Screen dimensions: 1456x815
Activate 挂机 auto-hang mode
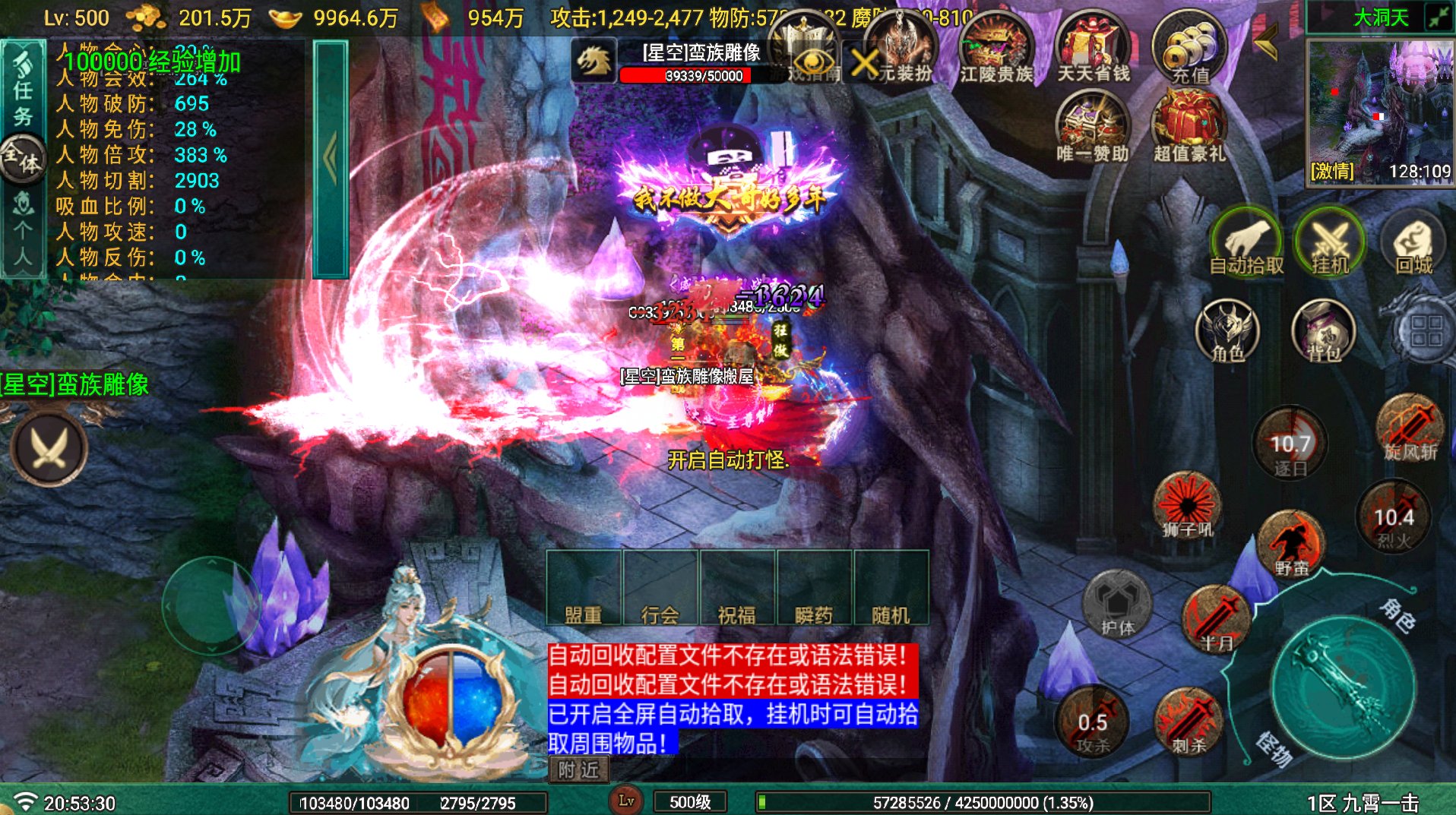tap(1328, 243)
